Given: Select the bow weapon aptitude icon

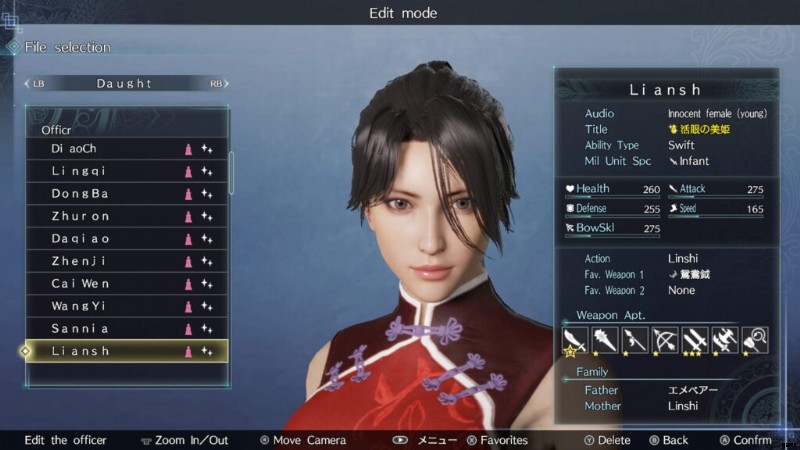Looking at the screenshot, I should tap(664, 341).
